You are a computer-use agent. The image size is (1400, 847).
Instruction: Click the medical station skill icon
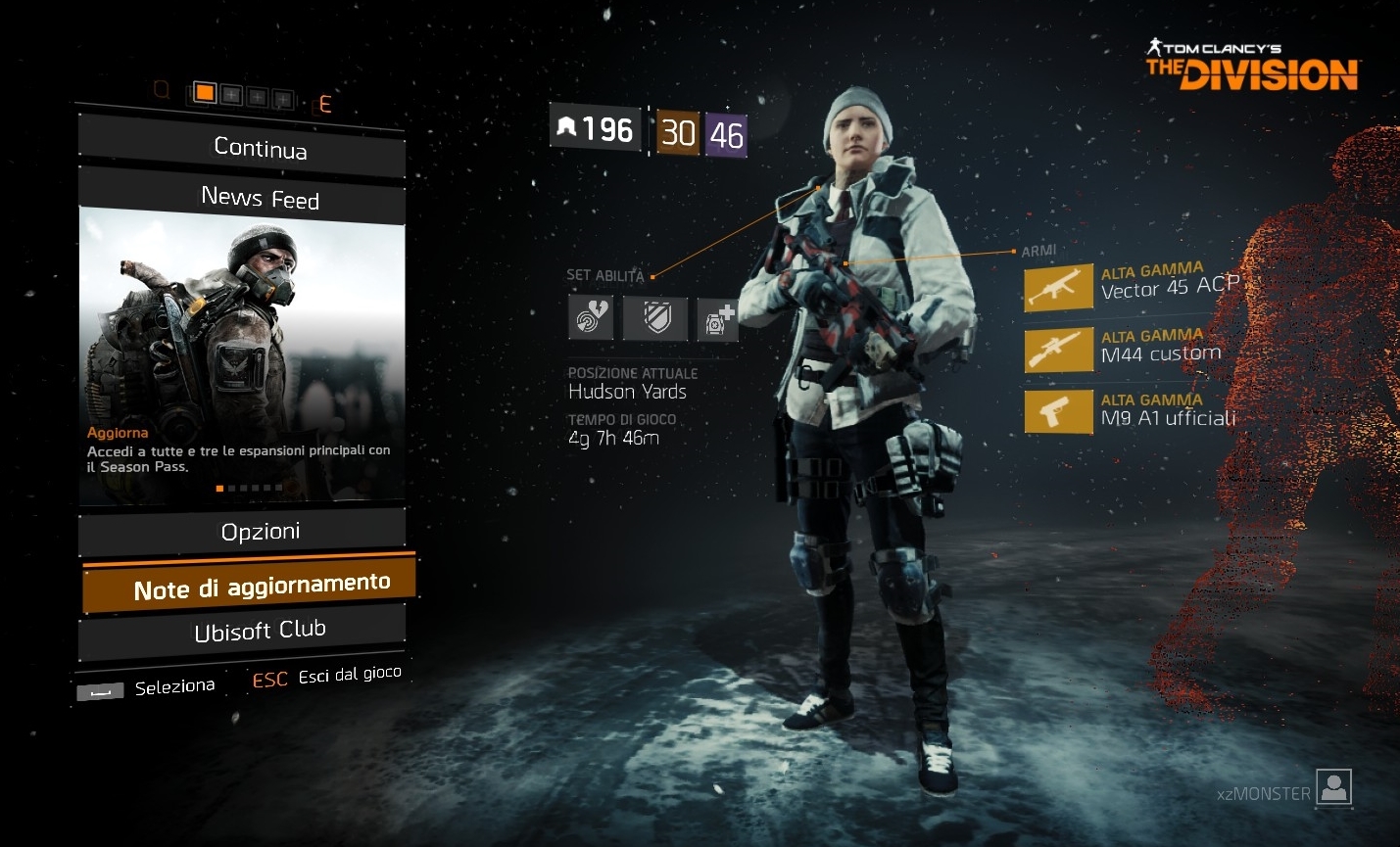pos(718,319)
